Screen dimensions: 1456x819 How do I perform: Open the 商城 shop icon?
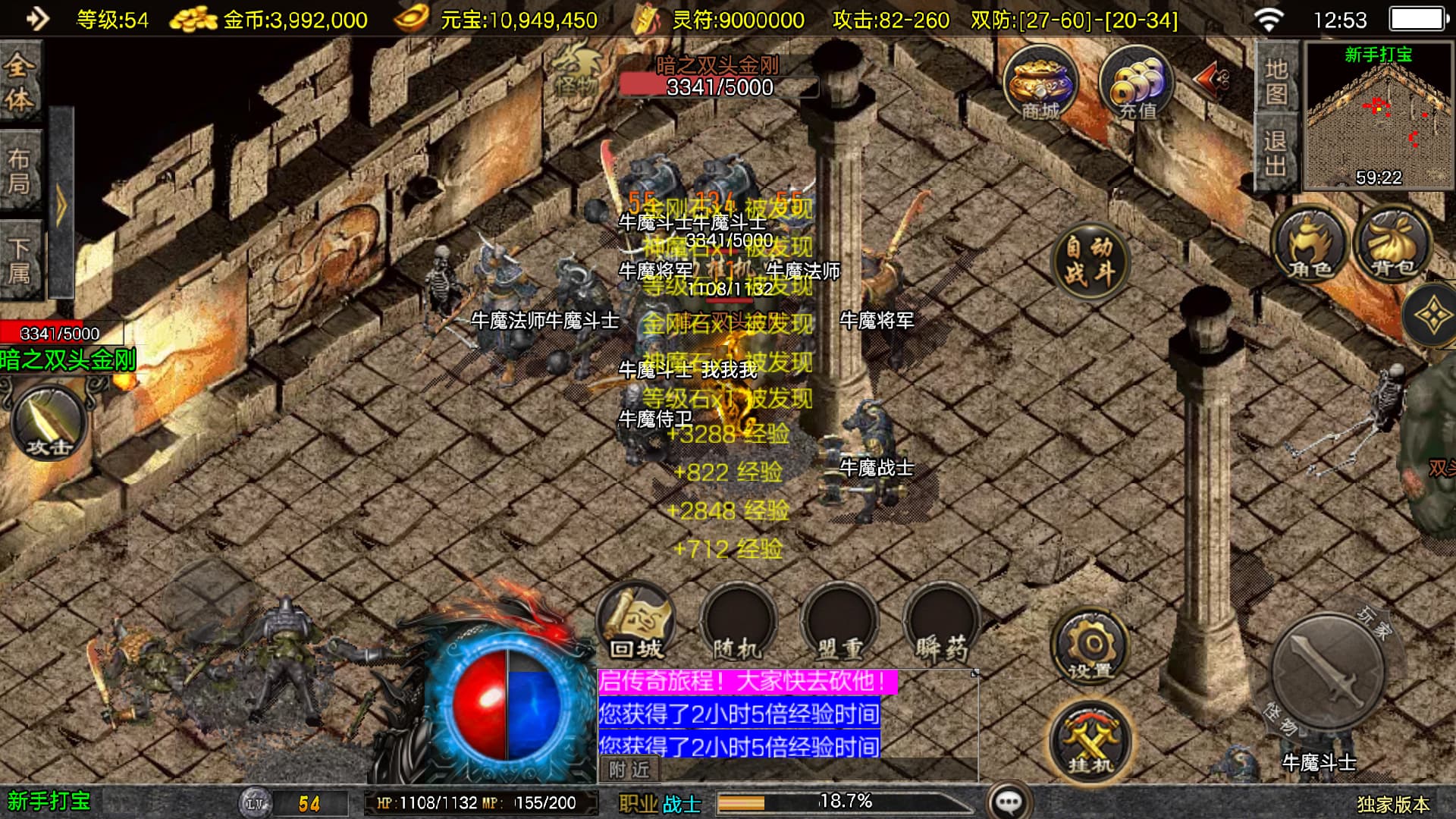[x=1040, y=83]
